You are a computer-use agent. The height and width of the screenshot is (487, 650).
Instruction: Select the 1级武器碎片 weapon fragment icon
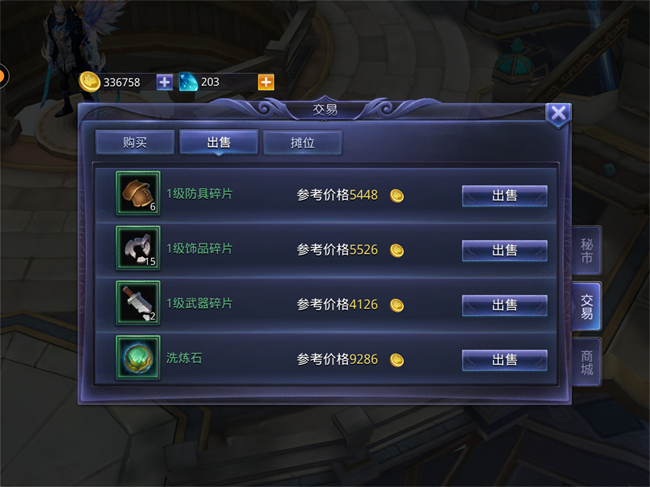(x=137, y=304)
